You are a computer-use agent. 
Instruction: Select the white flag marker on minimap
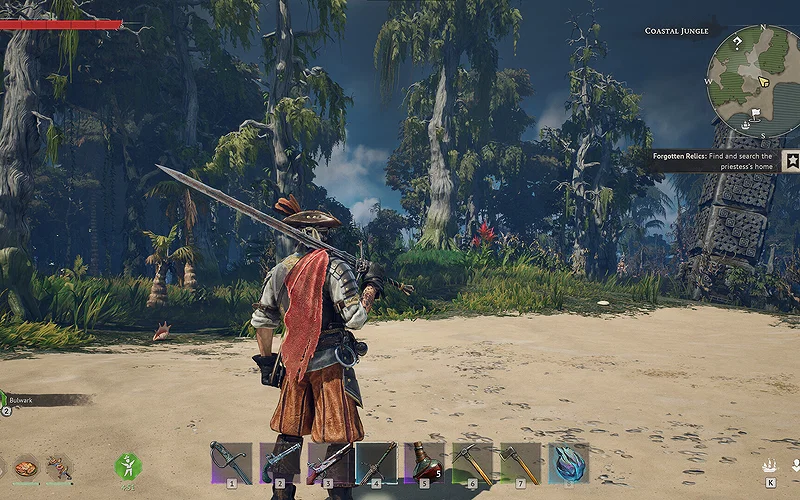click(x=757, y=112)
